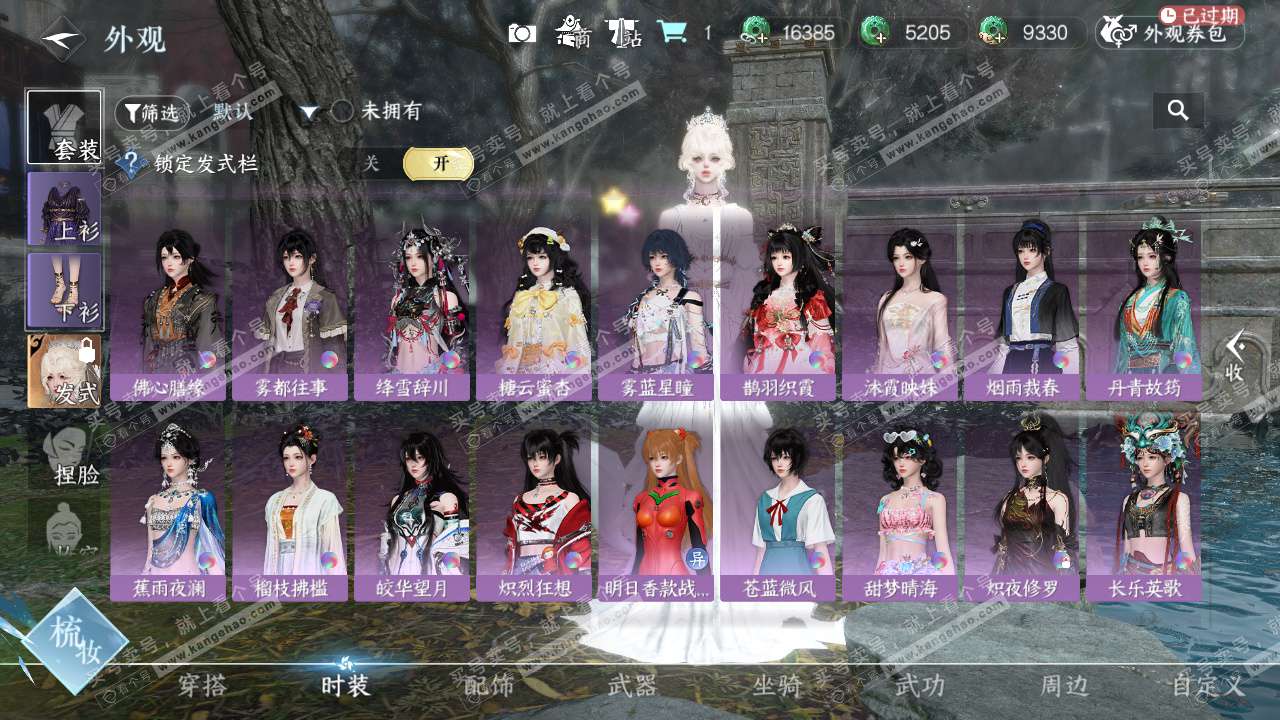Collapse the panel with 收 arrow
The height and width of the screenshot is (720, 1280).
click(x=1236, y=356)
